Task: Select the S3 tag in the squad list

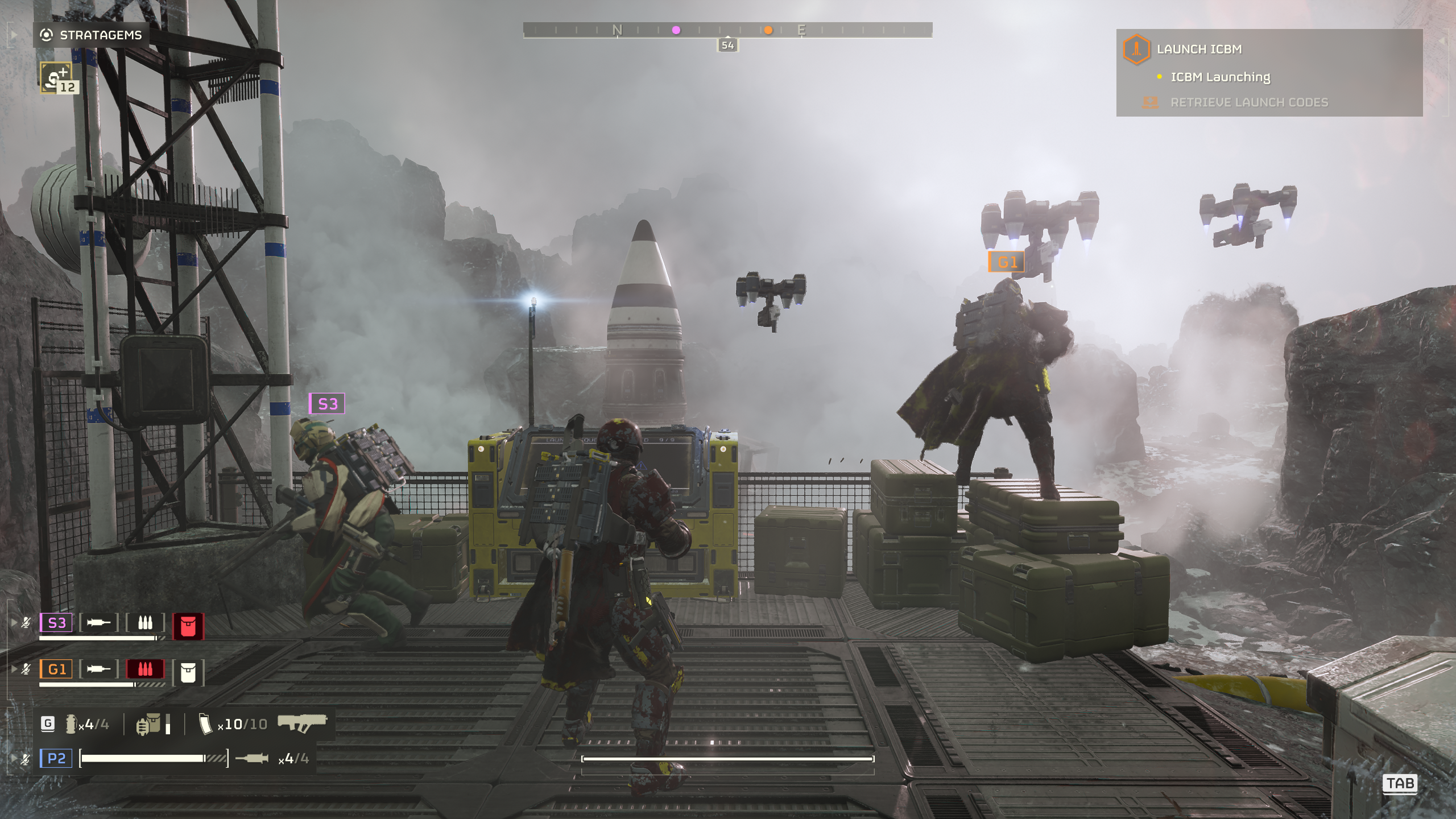Action: pyautogui.click(x=56, y=623)
